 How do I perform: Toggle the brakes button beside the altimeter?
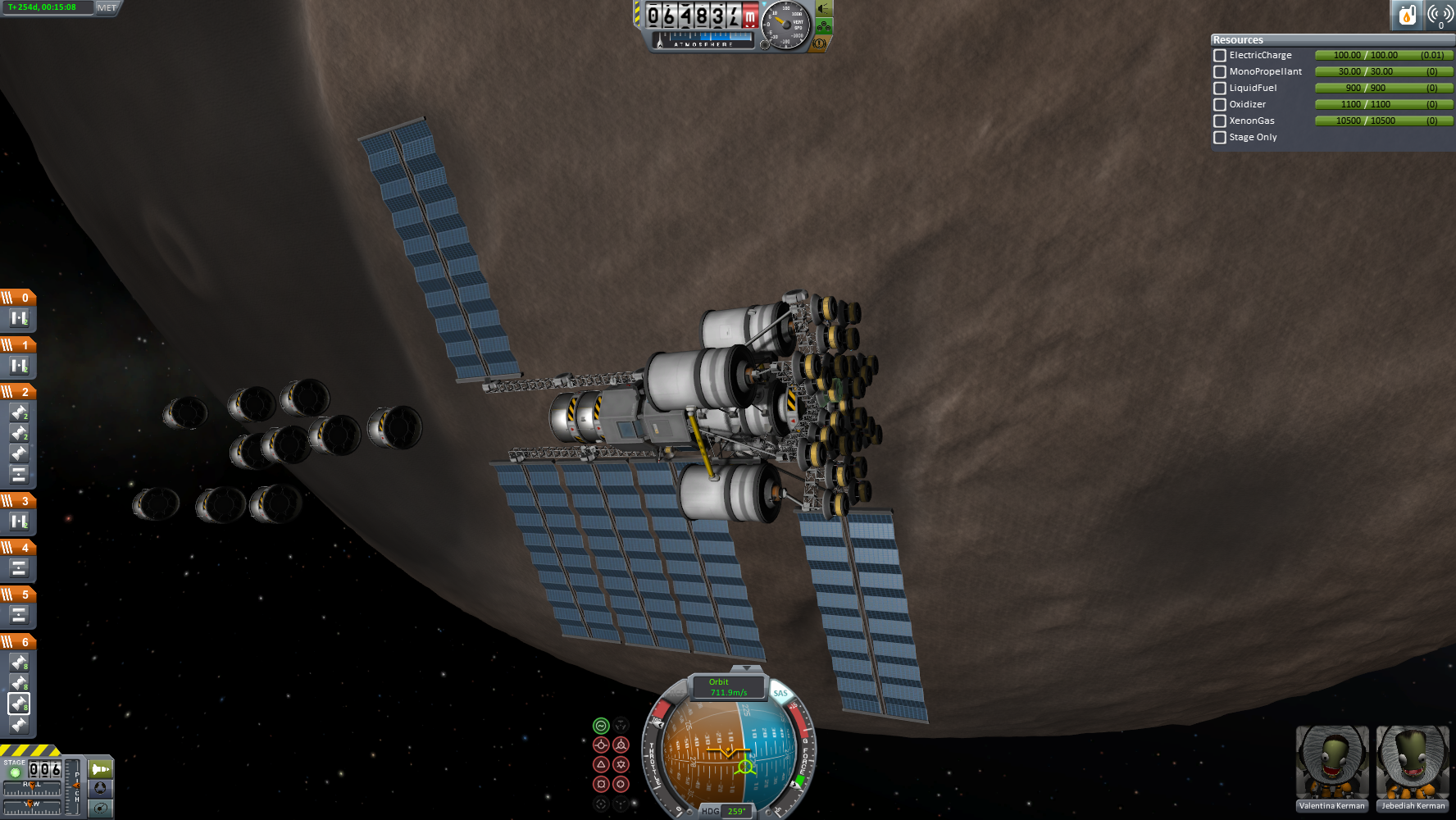pyautogui.click(x=819, y=43)
